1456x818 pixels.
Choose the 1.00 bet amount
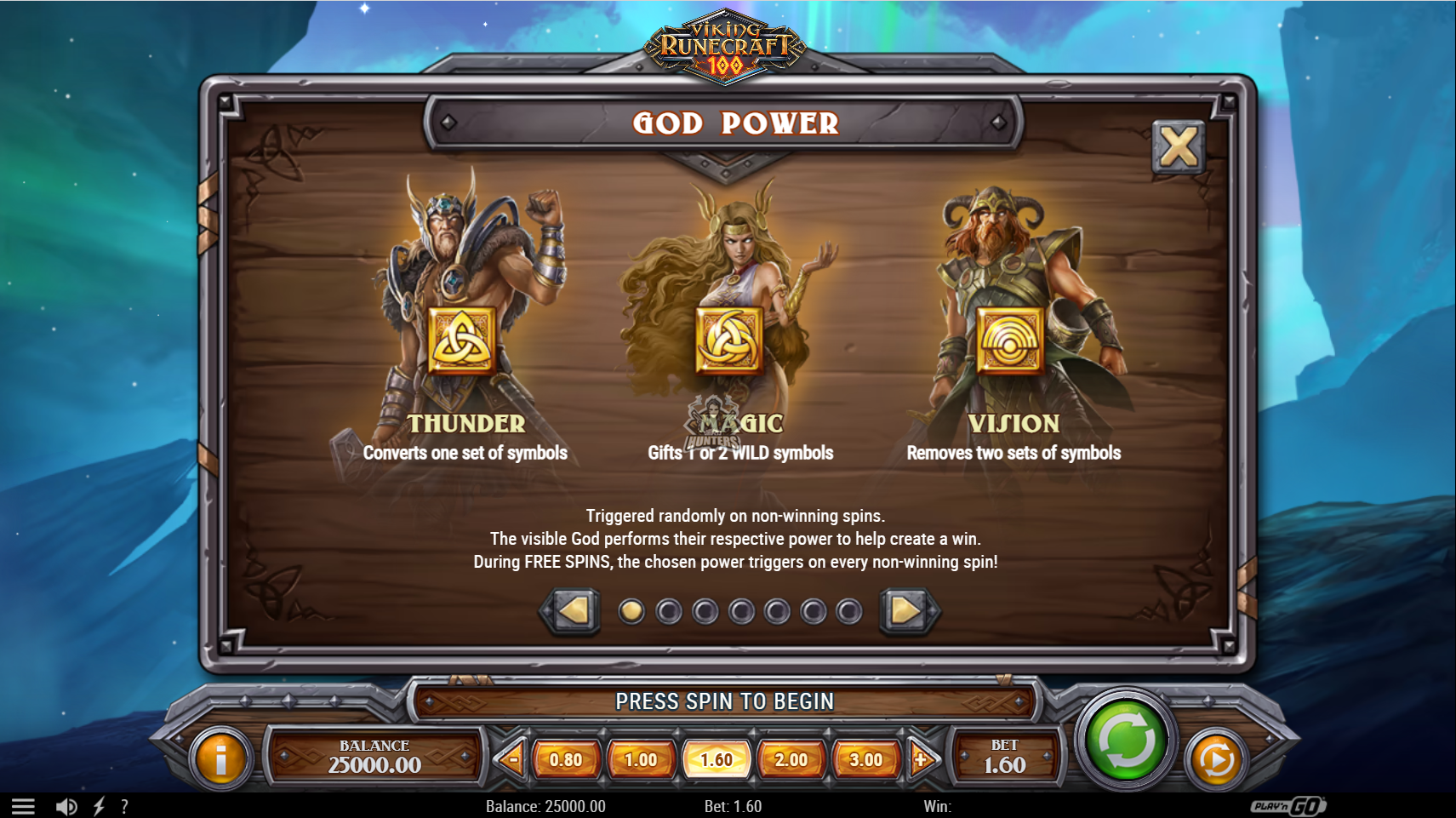(641, 760)
